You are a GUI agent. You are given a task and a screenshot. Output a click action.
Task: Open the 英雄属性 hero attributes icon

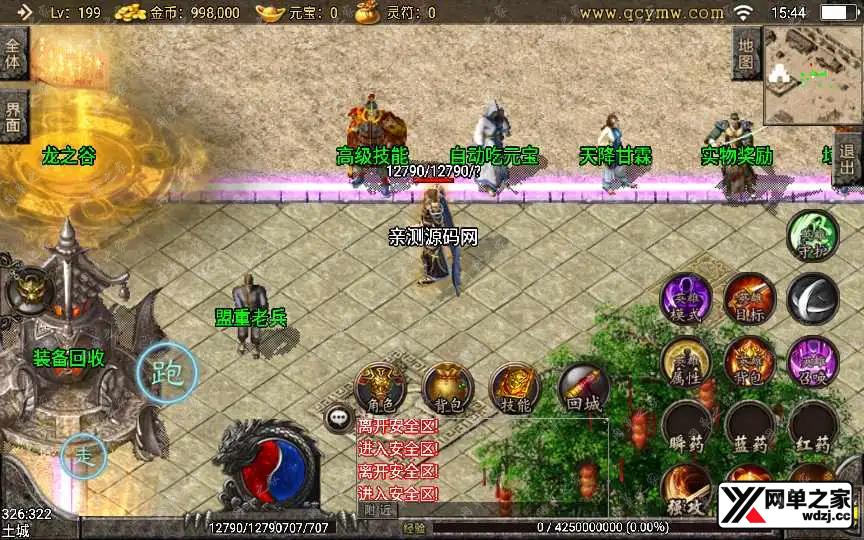(x=686, y=362)
